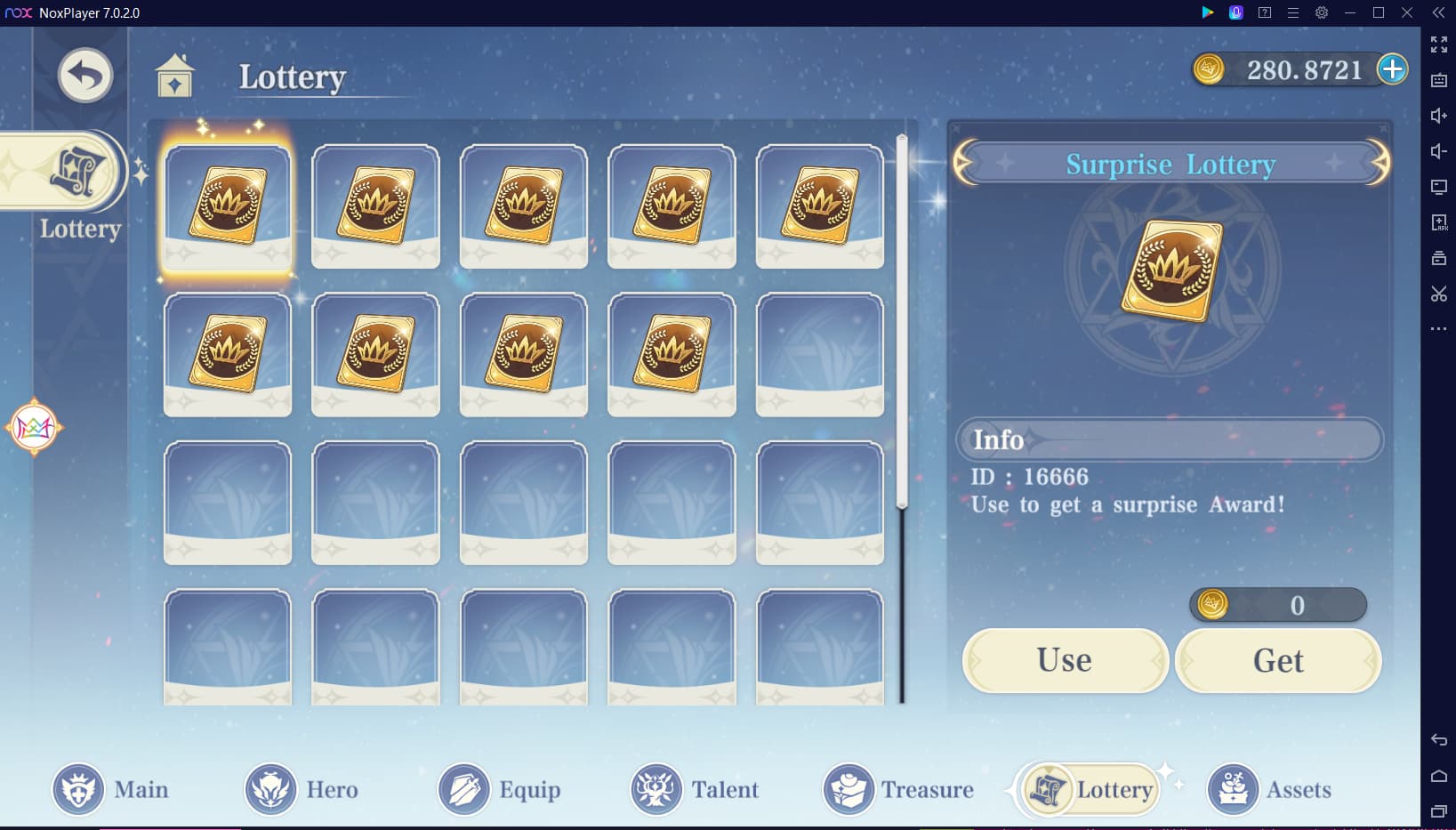Close the NoxPlayer window
The width and height of the screenshot is (1456, 830).
(x=1407, y=12)
